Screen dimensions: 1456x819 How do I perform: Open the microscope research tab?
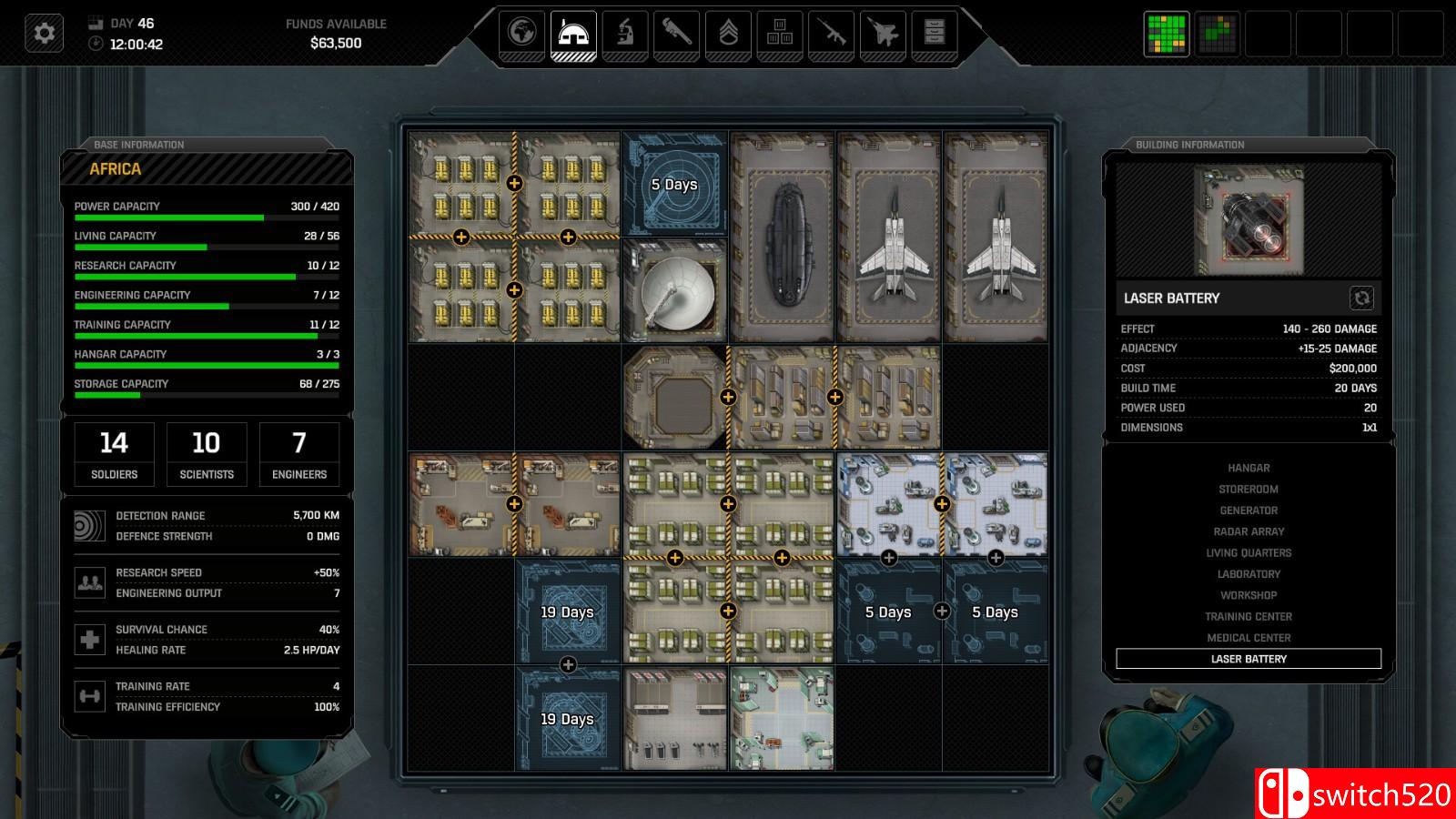tap(625, 34)
